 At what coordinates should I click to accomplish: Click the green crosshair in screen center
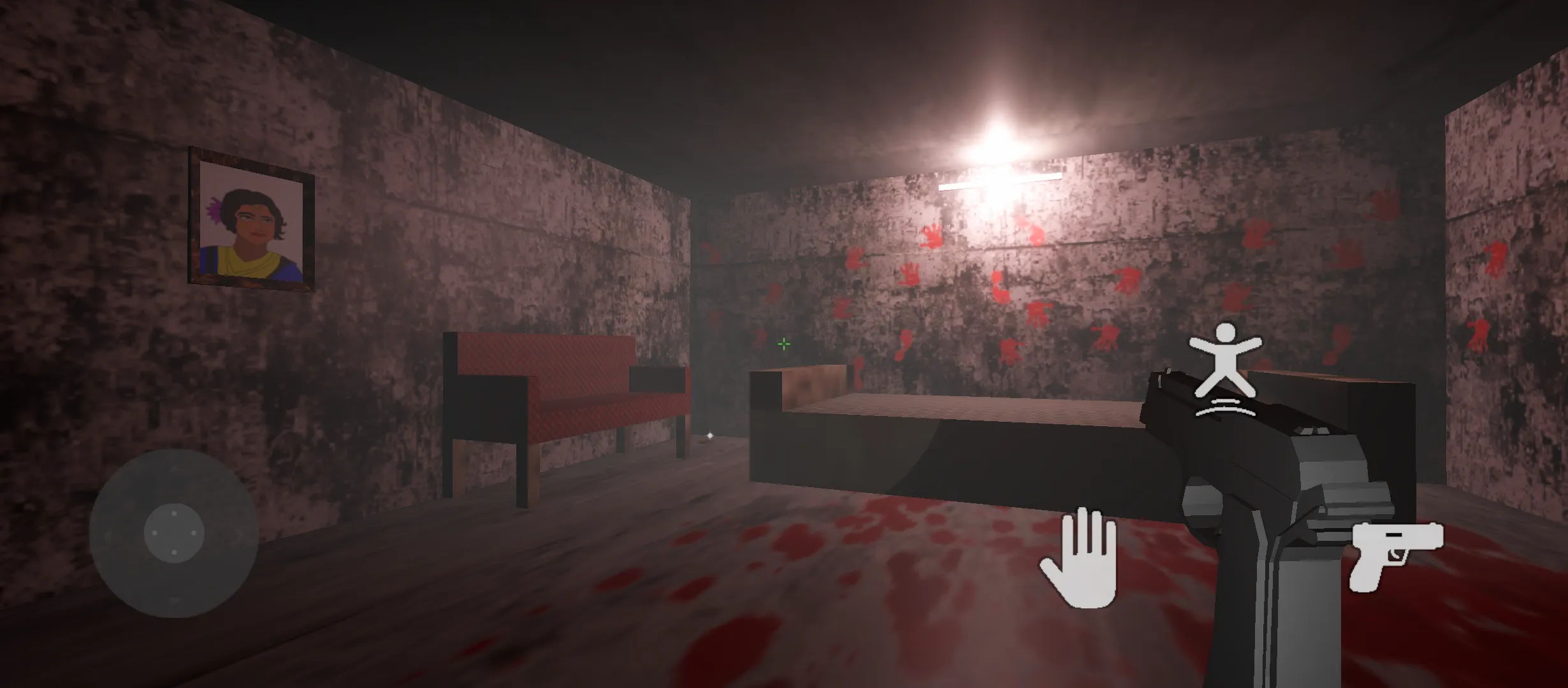click(x=783, y=344)
